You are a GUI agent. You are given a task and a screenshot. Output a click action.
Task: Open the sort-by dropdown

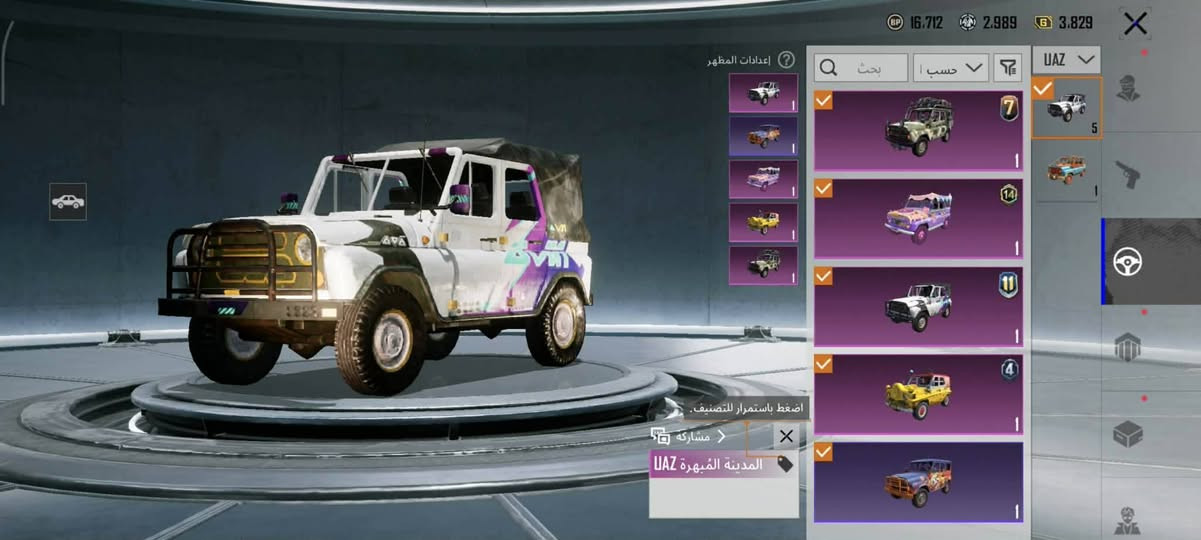point(951,68)
